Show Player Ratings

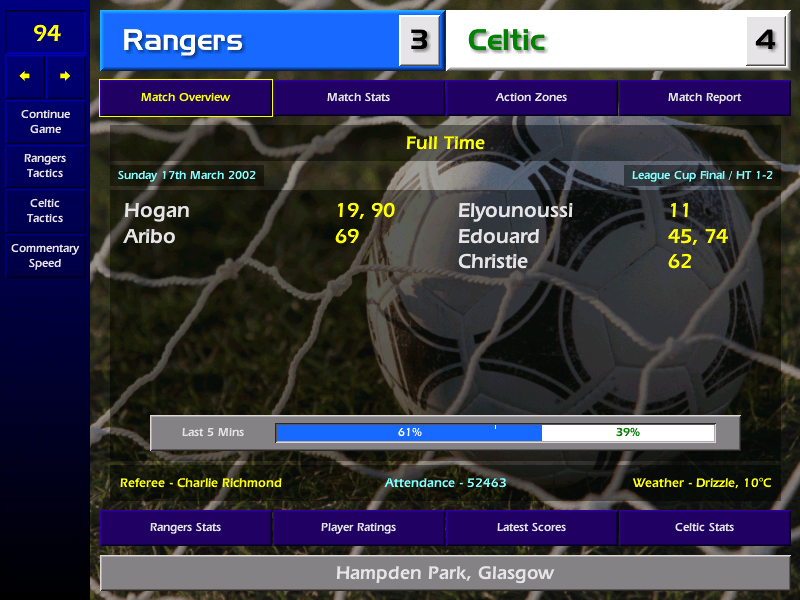coord(358,527)
